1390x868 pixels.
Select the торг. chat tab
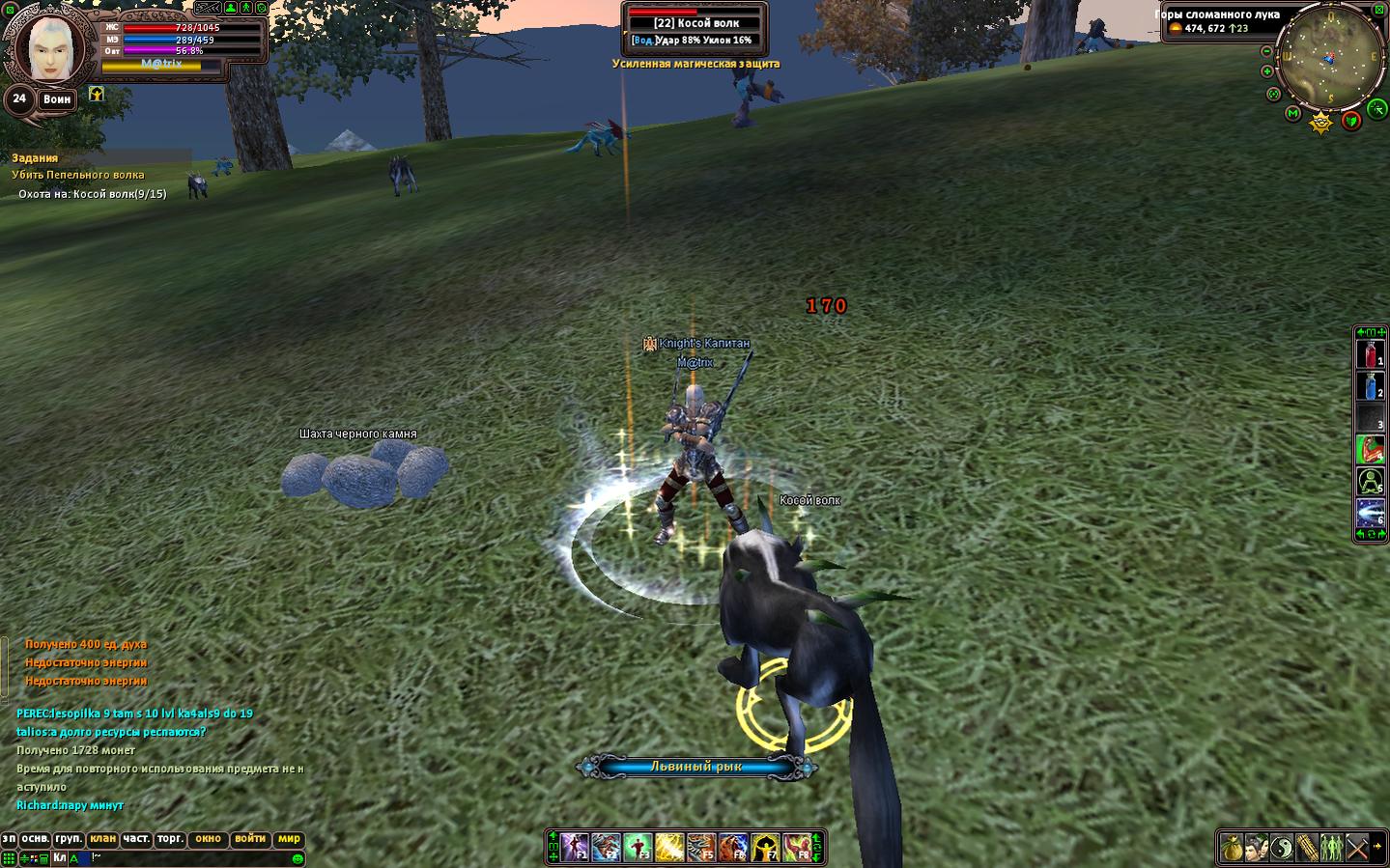point(170,839)
